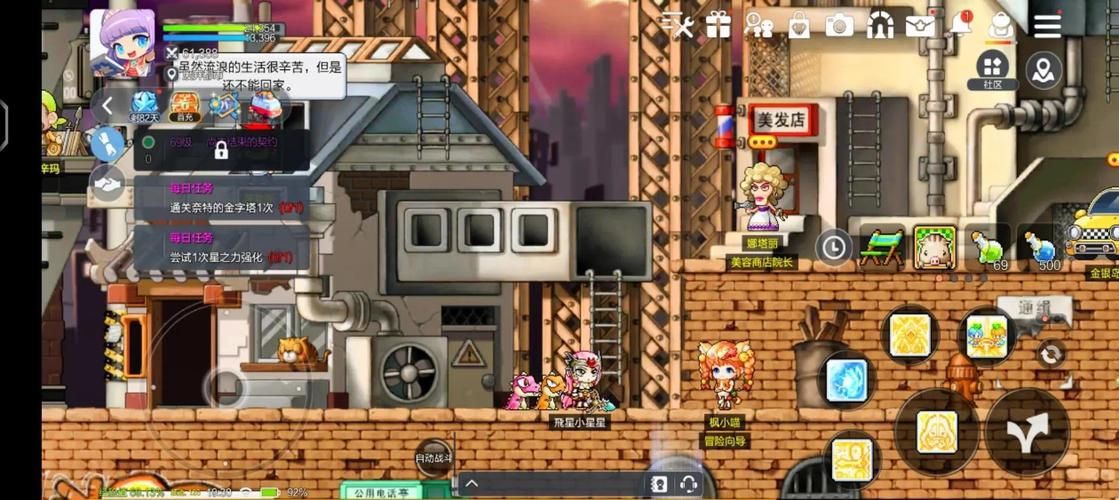Tap the jump arrow action button
The width and height of the screenshot is (1119, 500).
1027,431
